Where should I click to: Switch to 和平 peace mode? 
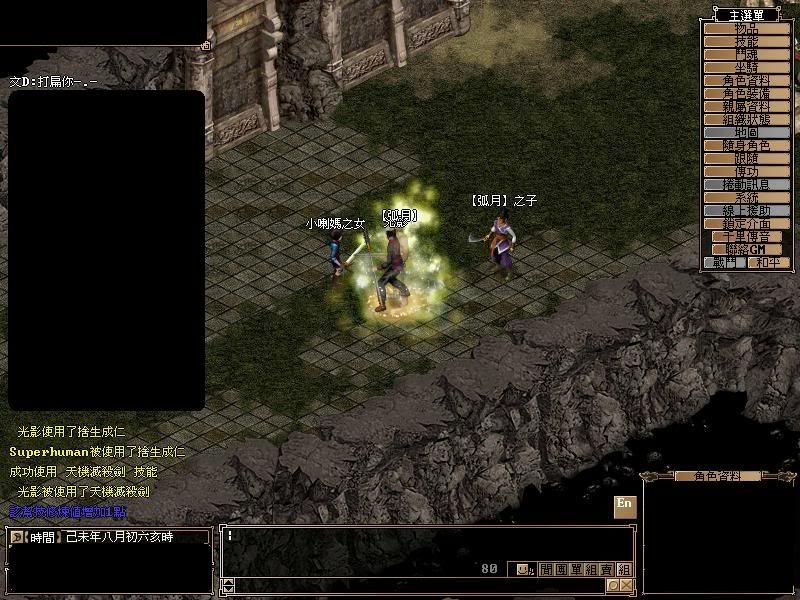pyautogui.click(x=768, y=262)
